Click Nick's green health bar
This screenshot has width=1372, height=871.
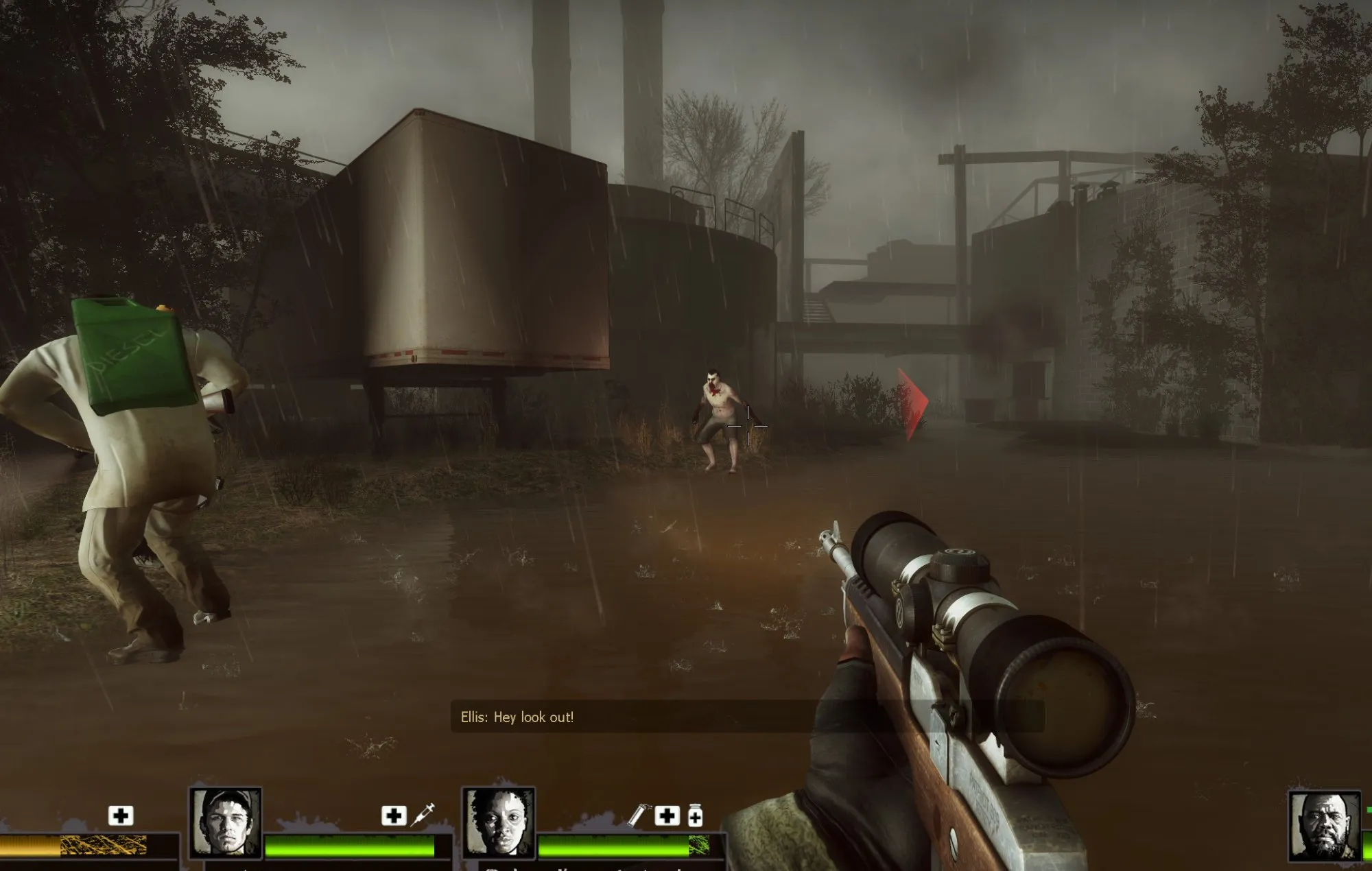tap(350, 846)
